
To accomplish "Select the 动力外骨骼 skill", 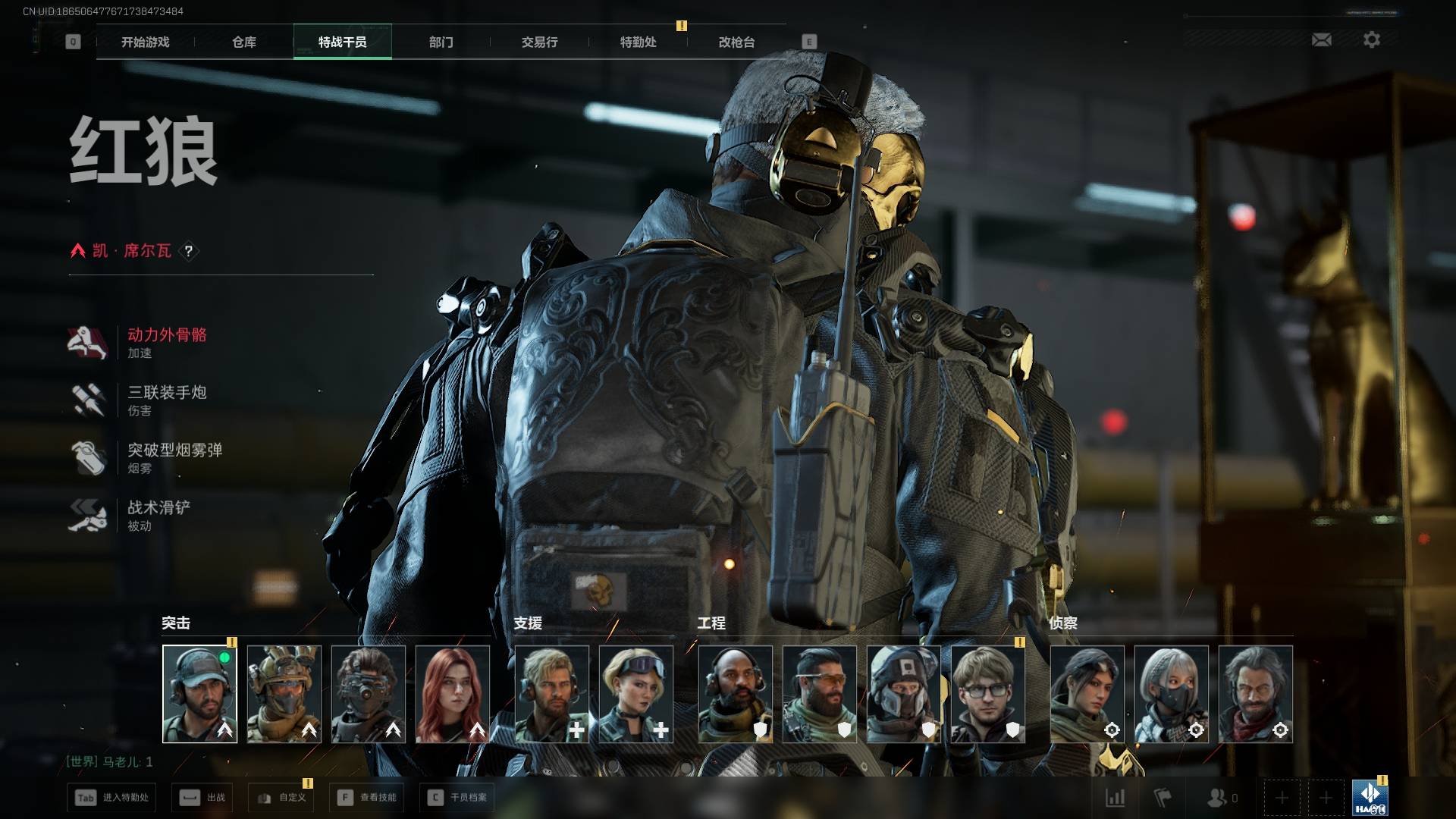I will coord(166,343).
